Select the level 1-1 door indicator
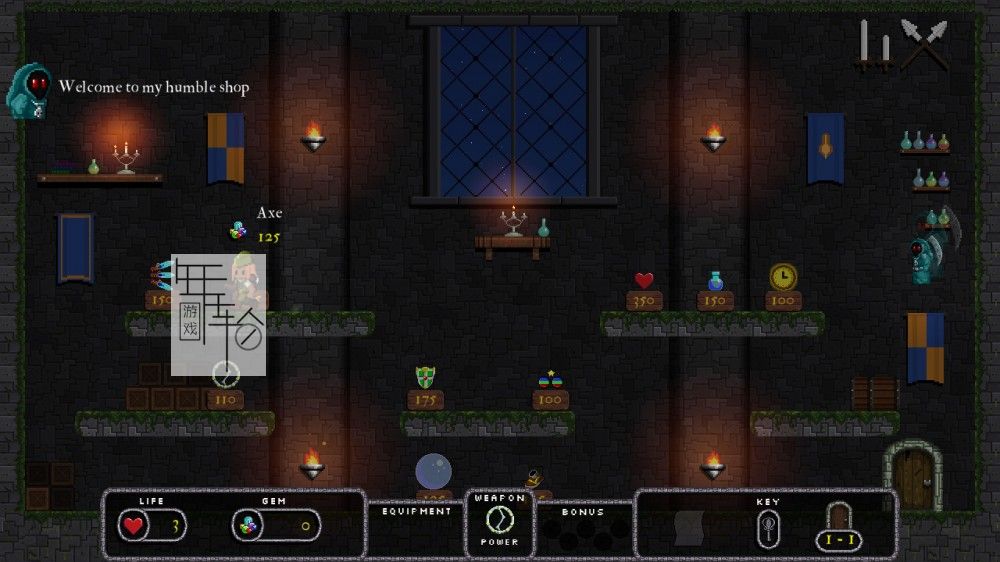 pyautogui.click(x=839, y=526)
